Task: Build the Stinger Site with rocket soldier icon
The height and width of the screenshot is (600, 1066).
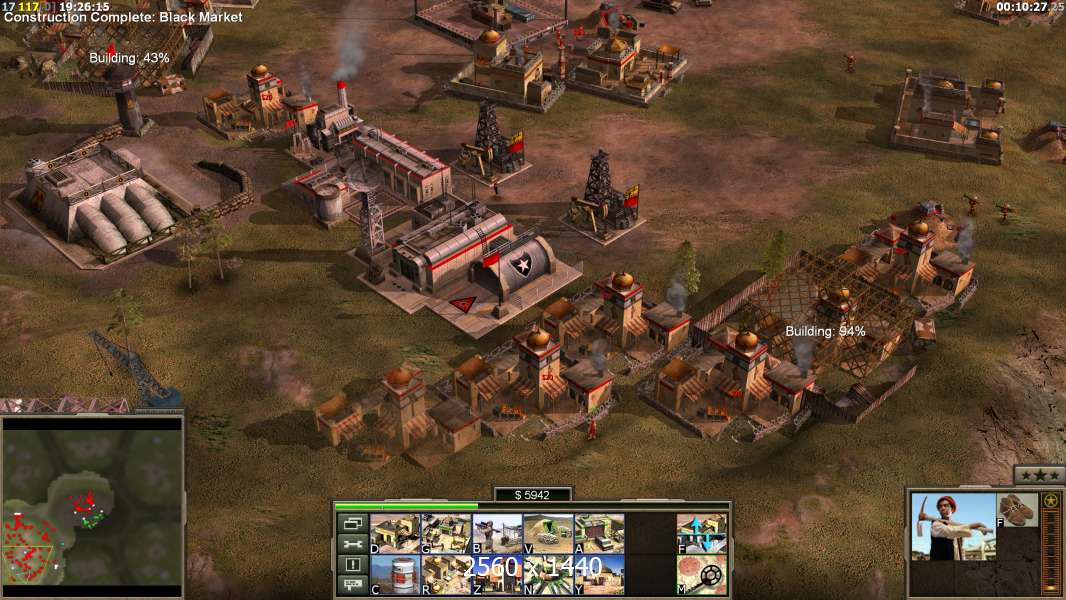Action: [x=497, y=533]
